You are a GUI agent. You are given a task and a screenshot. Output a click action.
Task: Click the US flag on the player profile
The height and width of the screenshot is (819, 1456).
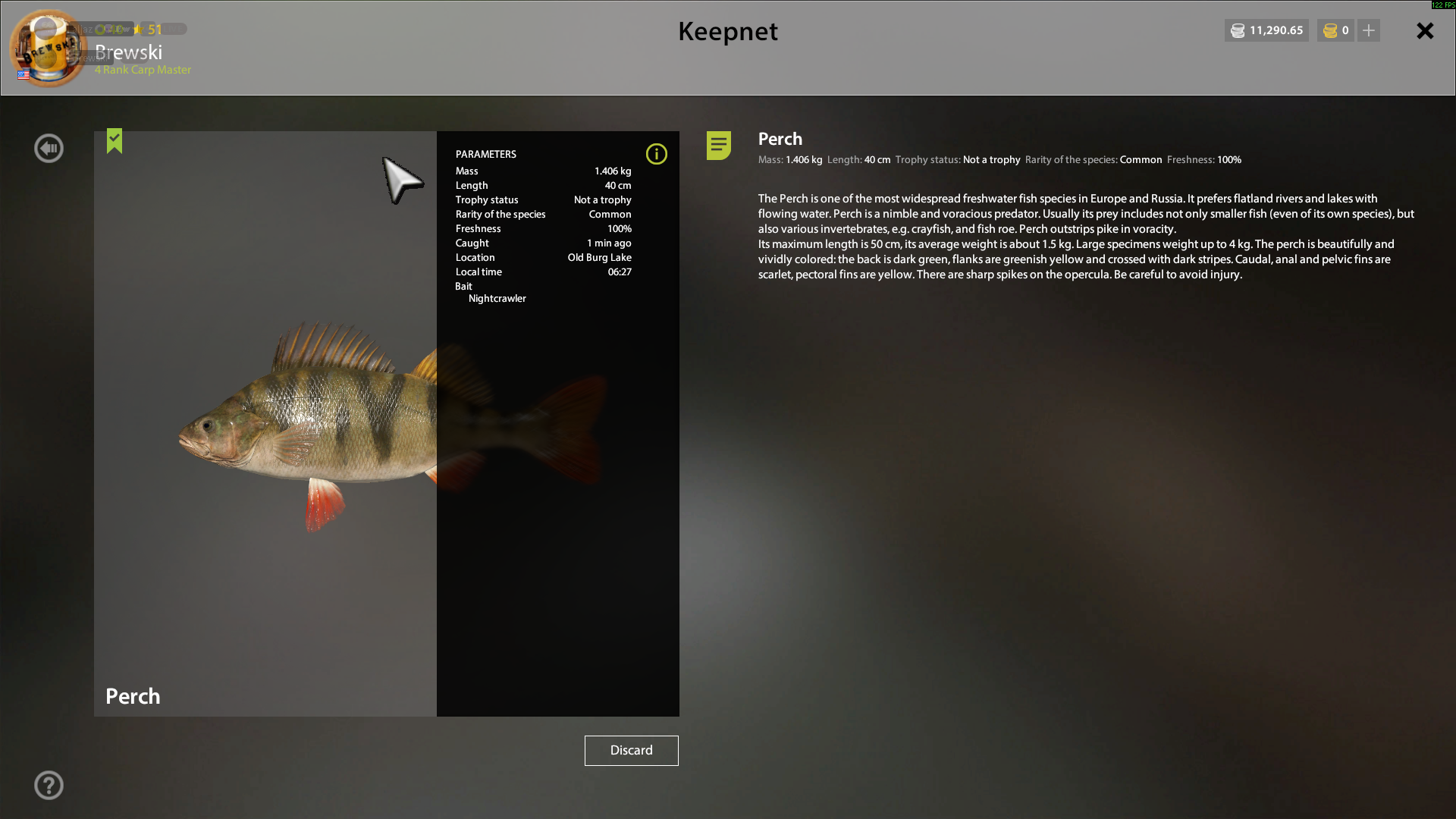click(x=23, y=75)
